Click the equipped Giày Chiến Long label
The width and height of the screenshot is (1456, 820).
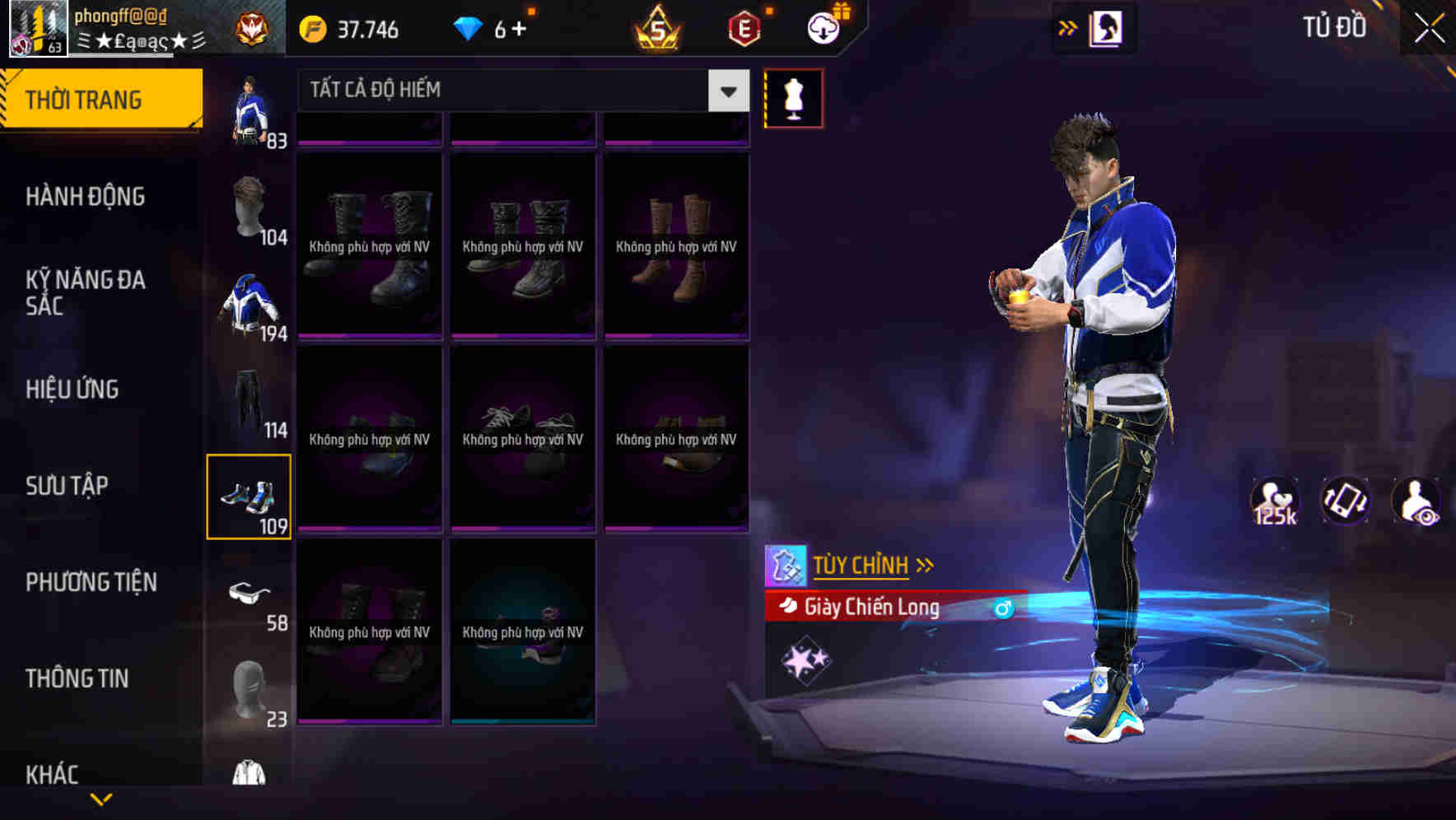pos(871,608)
